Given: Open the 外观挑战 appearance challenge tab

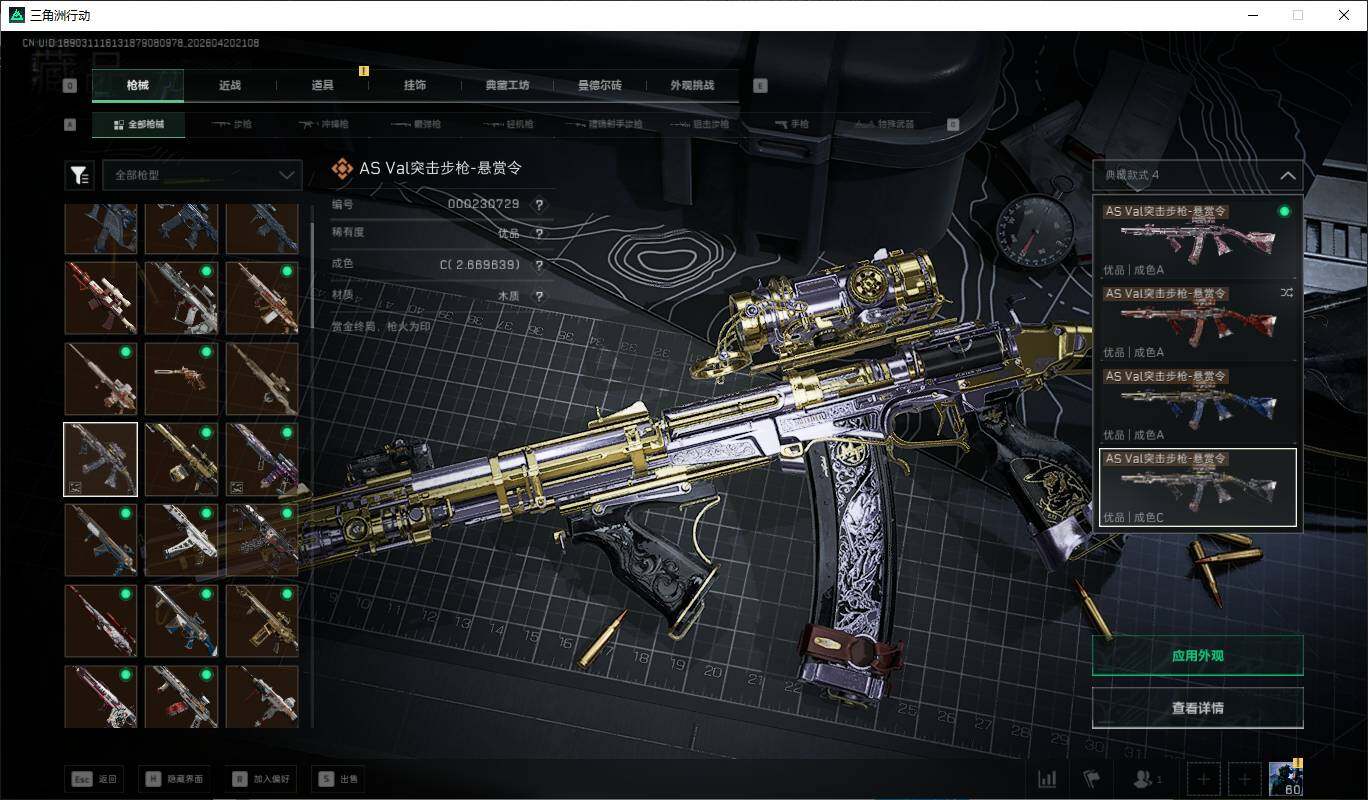Looking at the screenshot, I should [692, 86].
